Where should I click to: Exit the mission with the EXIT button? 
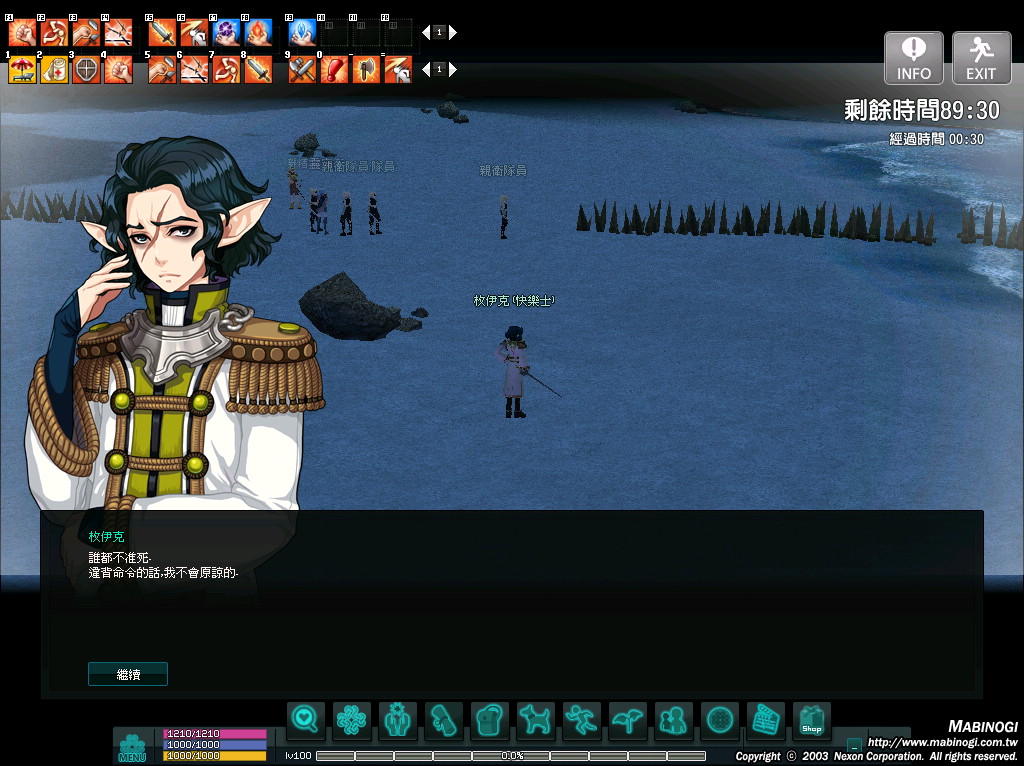(x=981, y=58)
